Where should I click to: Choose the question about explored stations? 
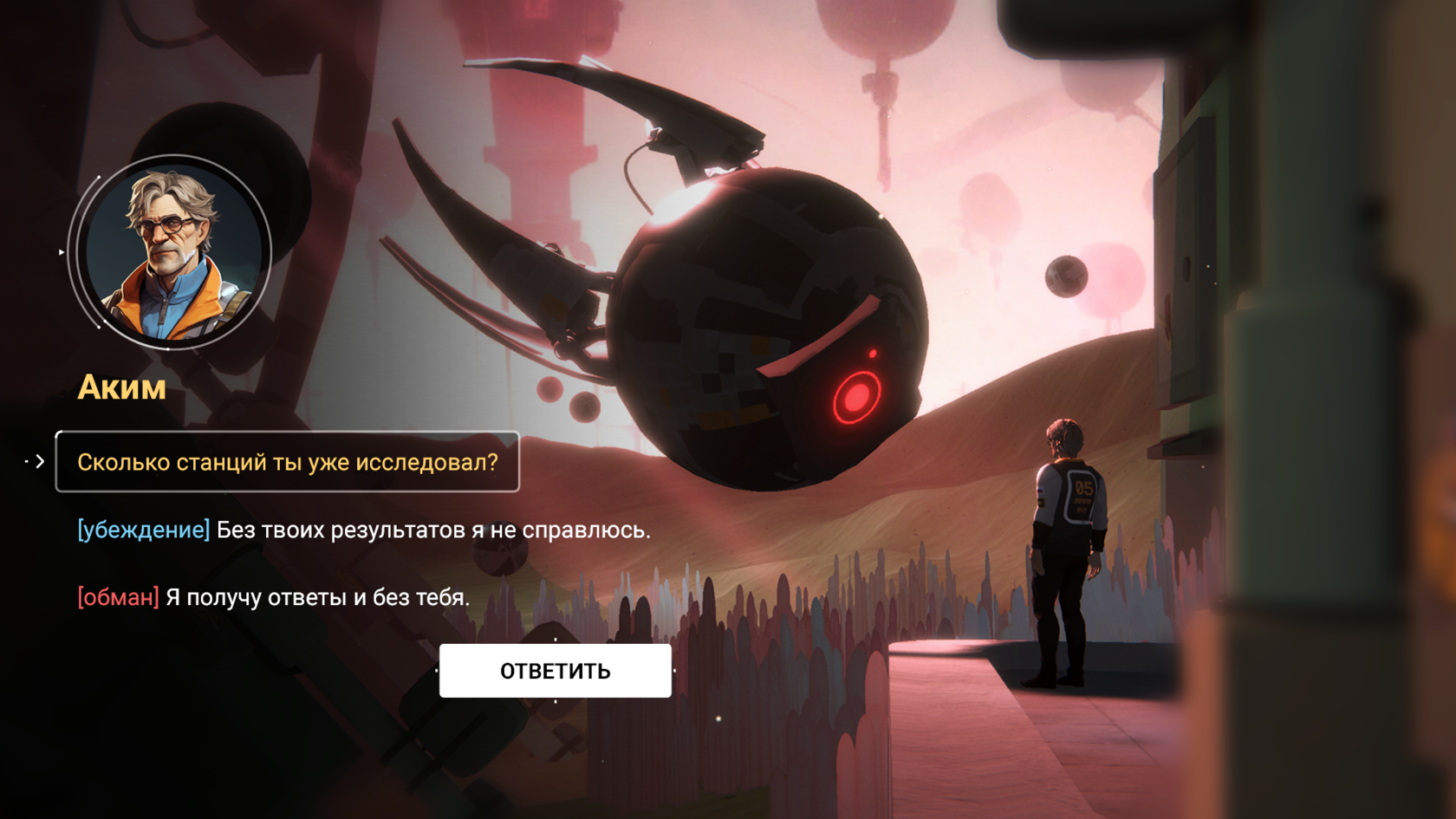[288, 462]
